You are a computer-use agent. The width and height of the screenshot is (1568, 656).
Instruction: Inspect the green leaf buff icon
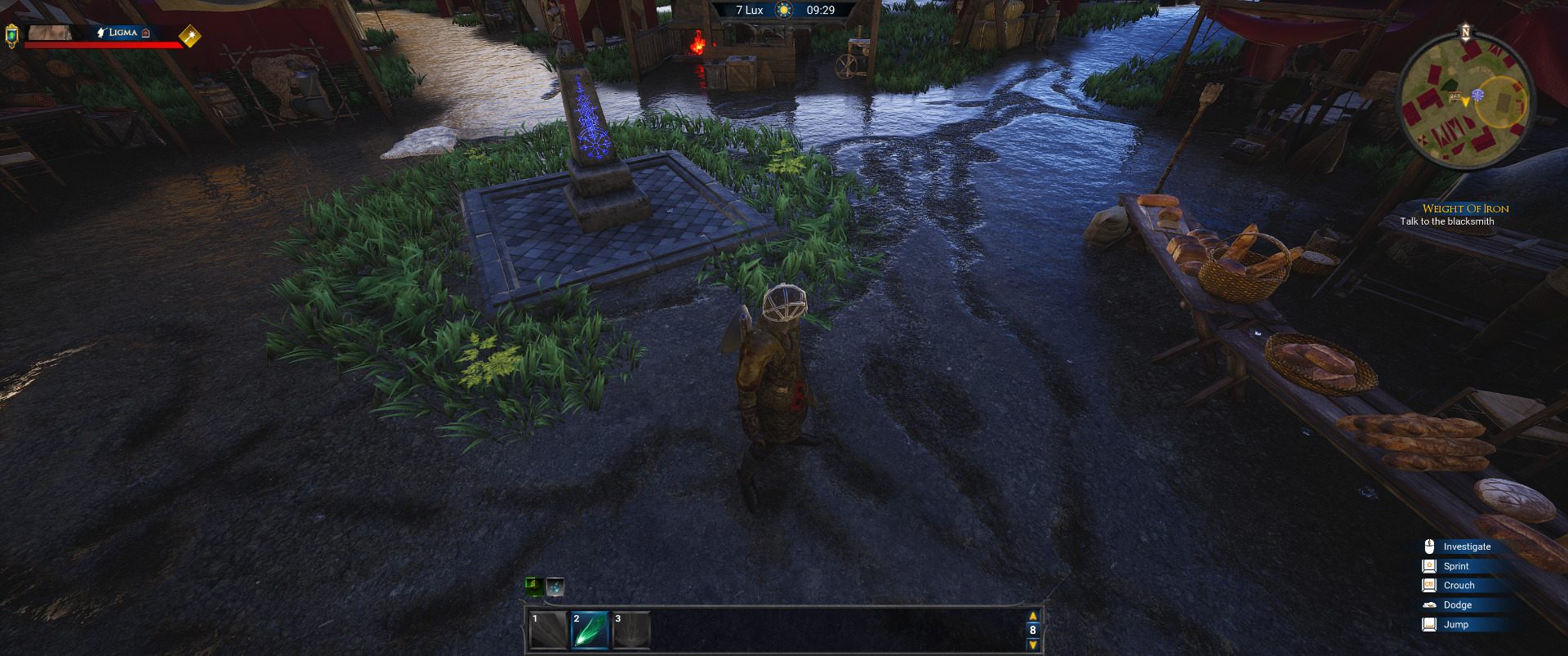[534, 586]
